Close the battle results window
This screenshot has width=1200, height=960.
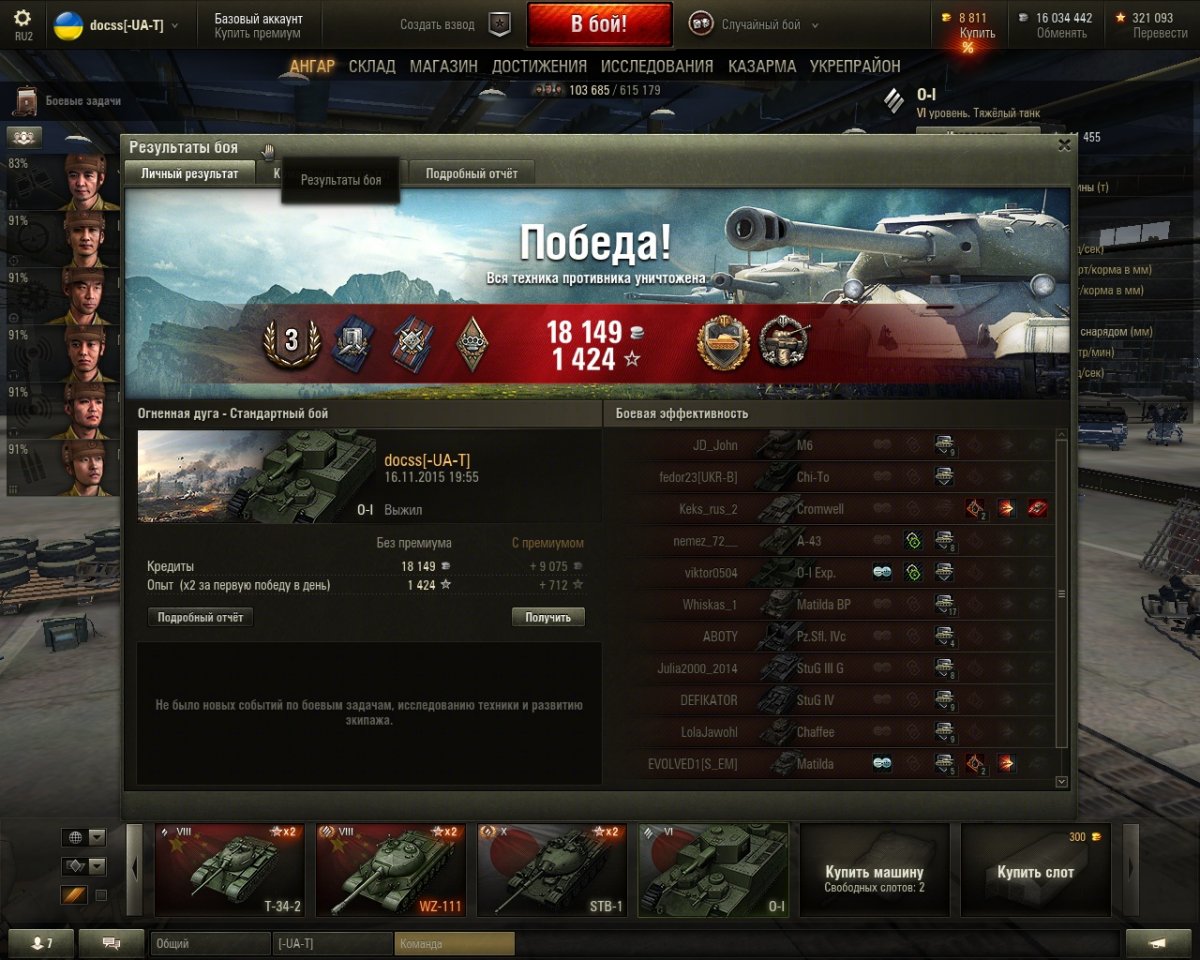click(1064, 145)
